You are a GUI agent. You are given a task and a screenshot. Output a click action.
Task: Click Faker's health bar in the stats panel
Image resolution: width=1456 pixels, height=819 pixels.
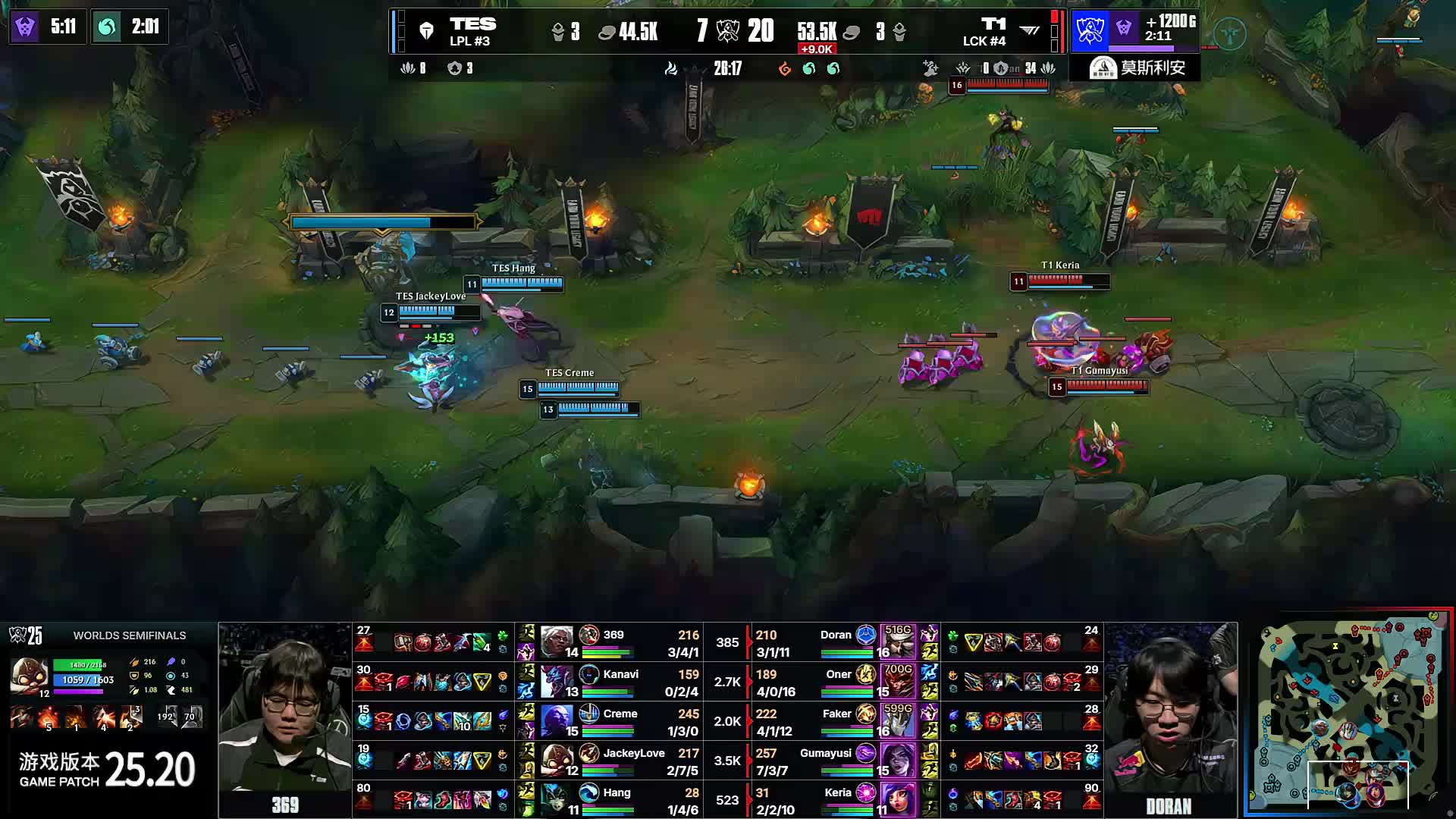(x=846, y=731)
